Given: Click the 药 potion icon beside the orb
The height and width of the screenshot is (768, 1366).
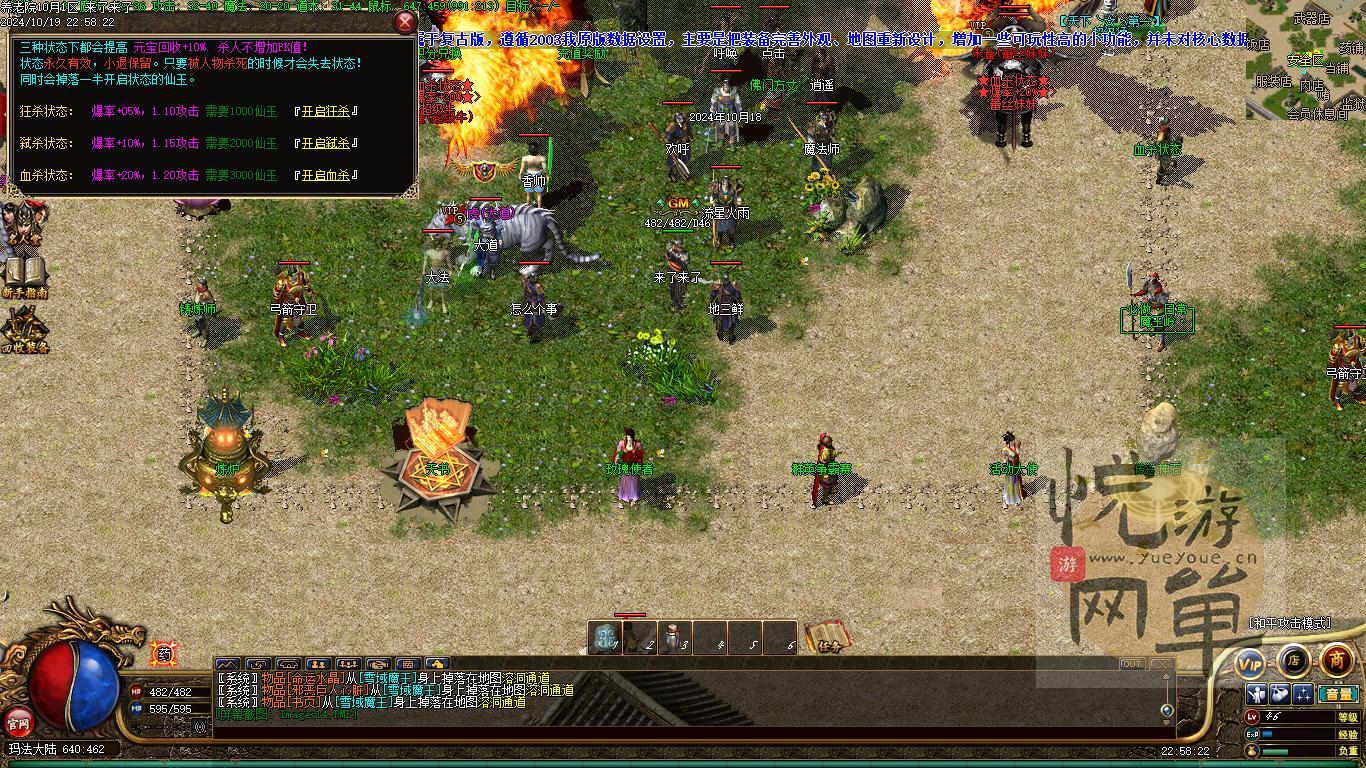Looking at the screenshot, I should coord(164,655).
